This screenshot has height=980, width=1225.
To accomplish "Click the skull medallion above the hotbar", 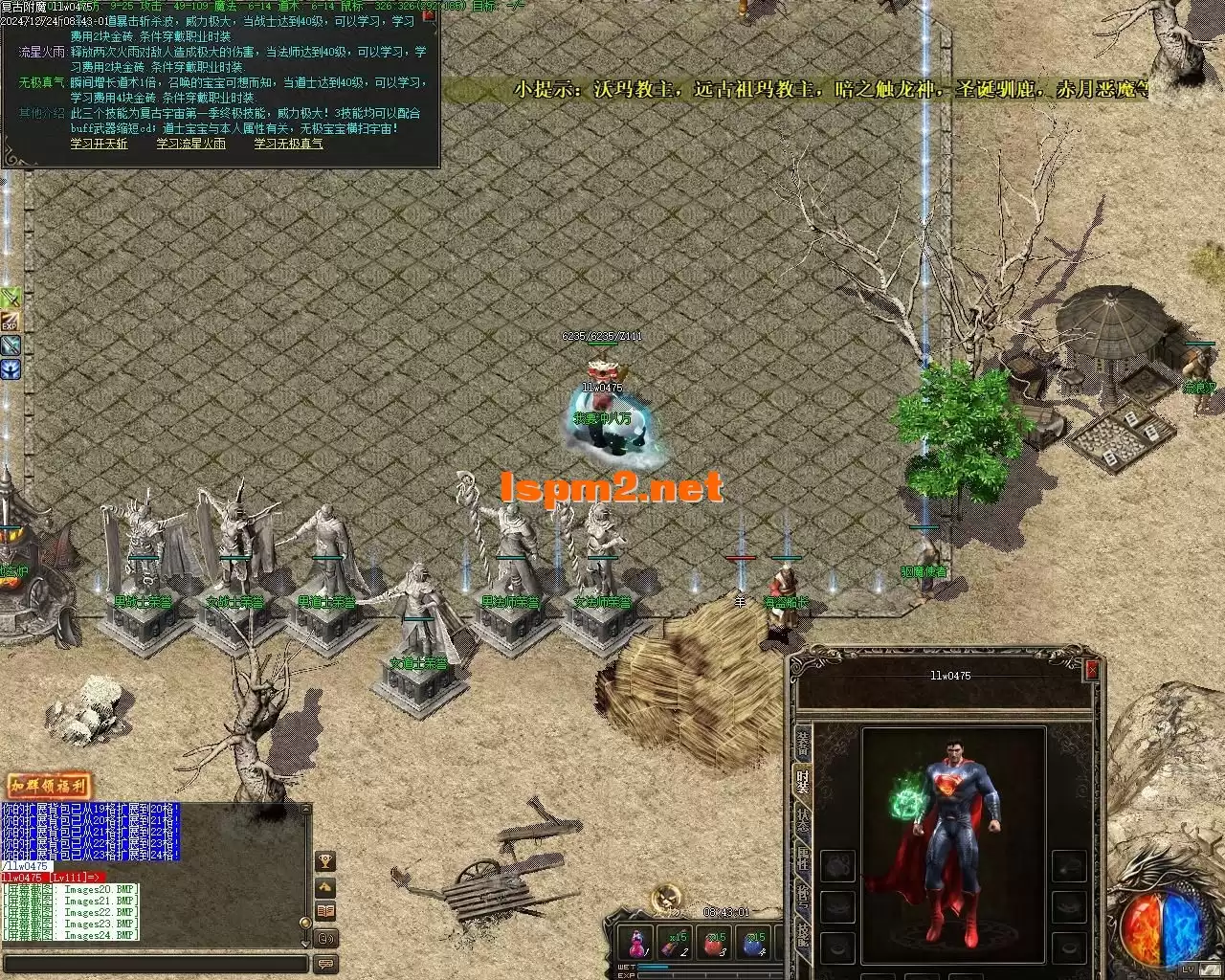I will [665, 898].
